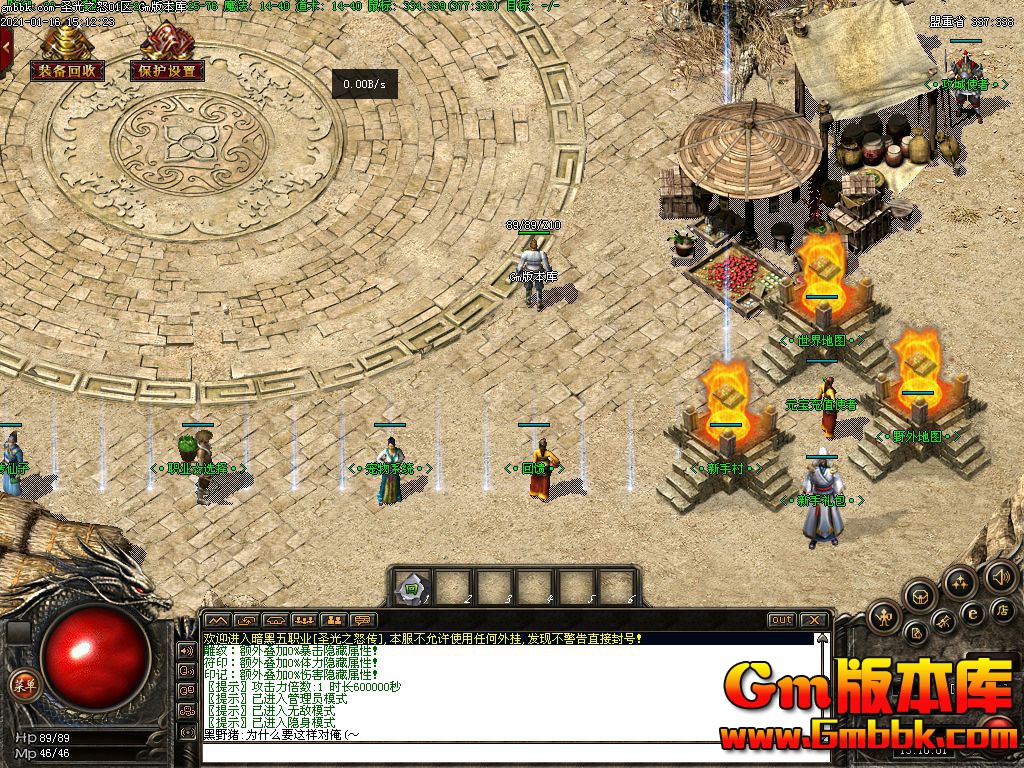
Task: Click the 0.00B/s network speed overlay
Action: tap(364, 85)
